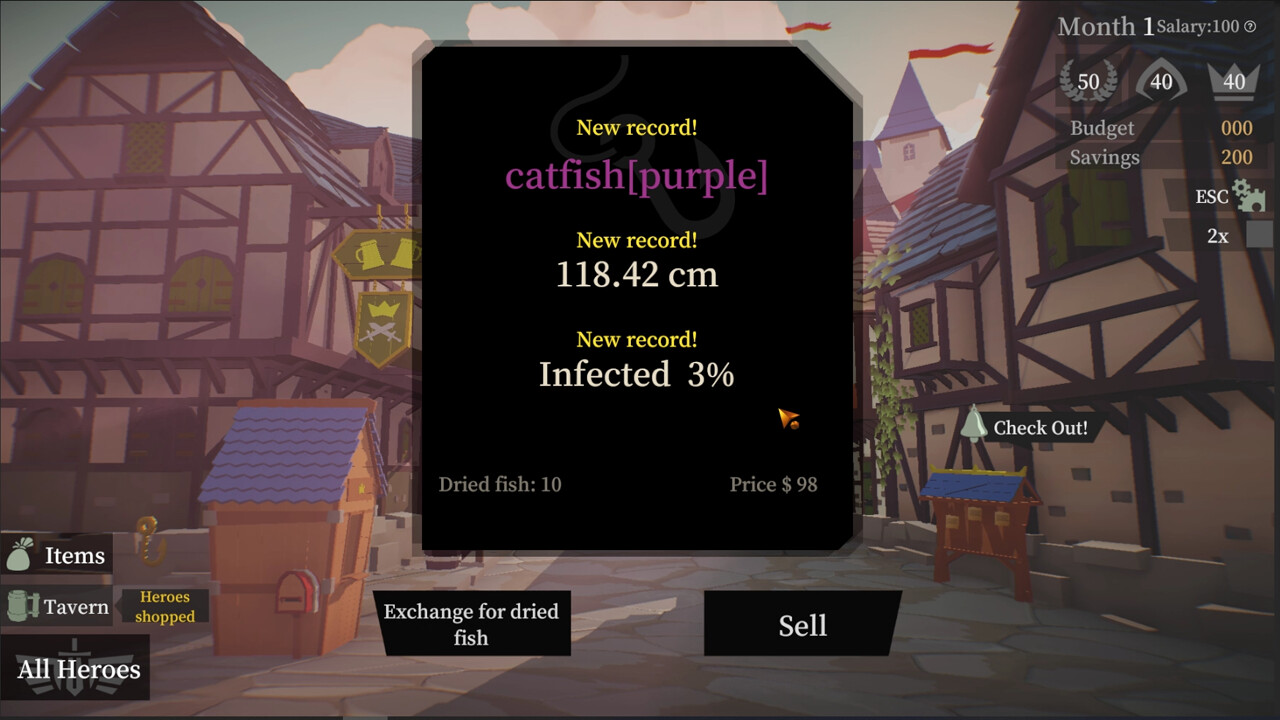Expand the All Heroes roster panel
The height and width of the screenshot is (720, 1280).
[75, 667]
